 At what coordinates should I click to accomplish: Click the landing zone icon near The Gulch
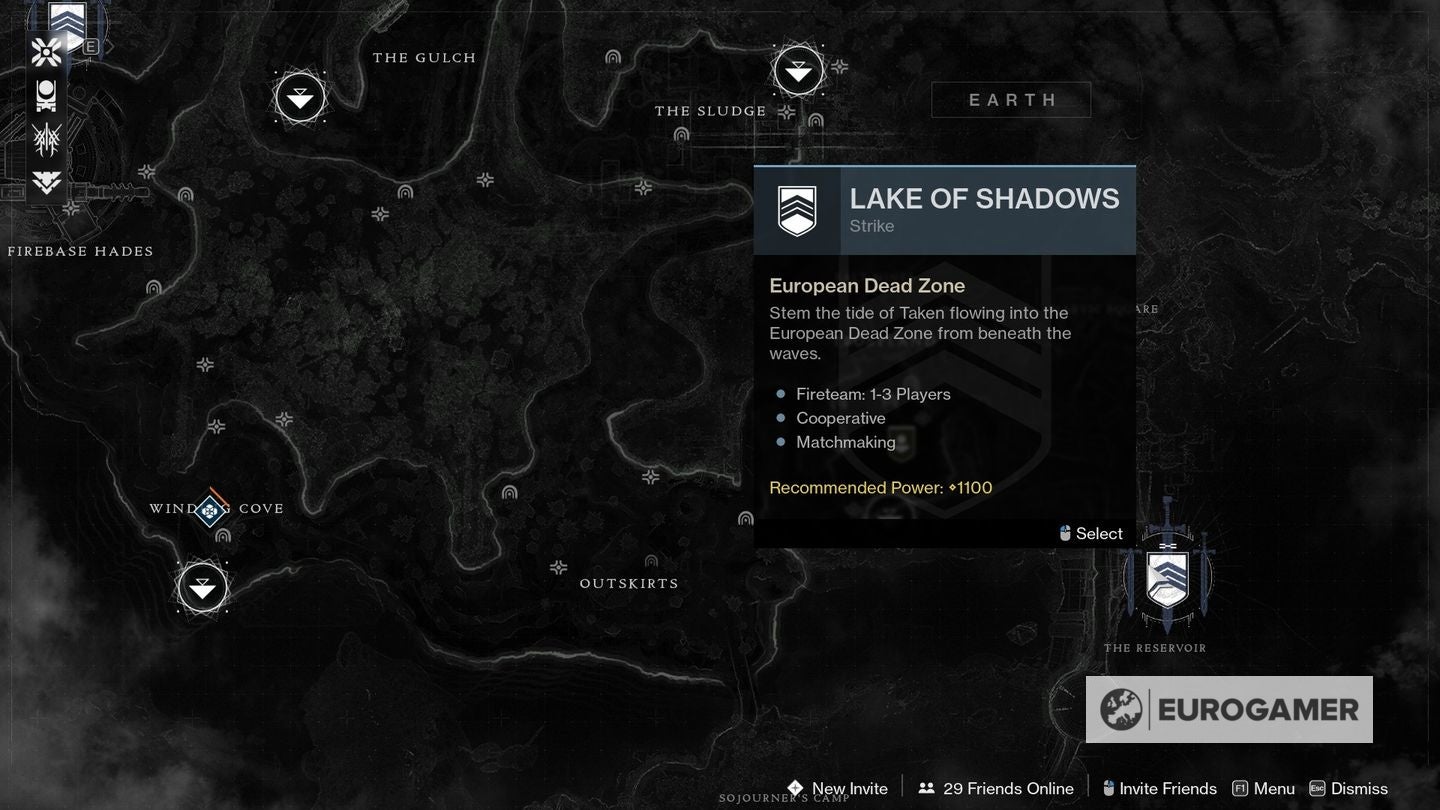pyautogui.click(x=300, y=97)
